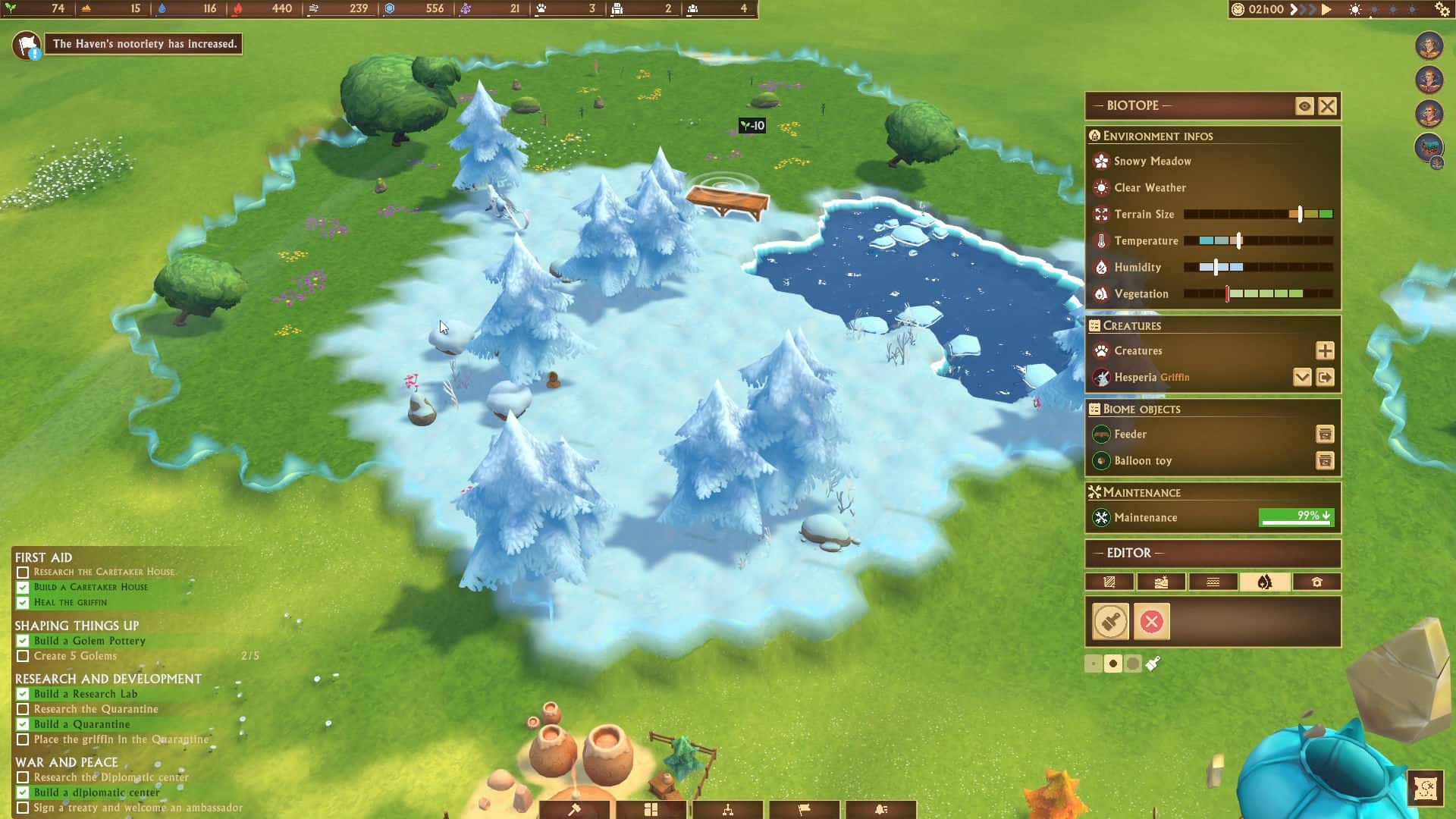Switch to the rocks decoration editor tab
1456x819 pixels.
coord(1161,582)
